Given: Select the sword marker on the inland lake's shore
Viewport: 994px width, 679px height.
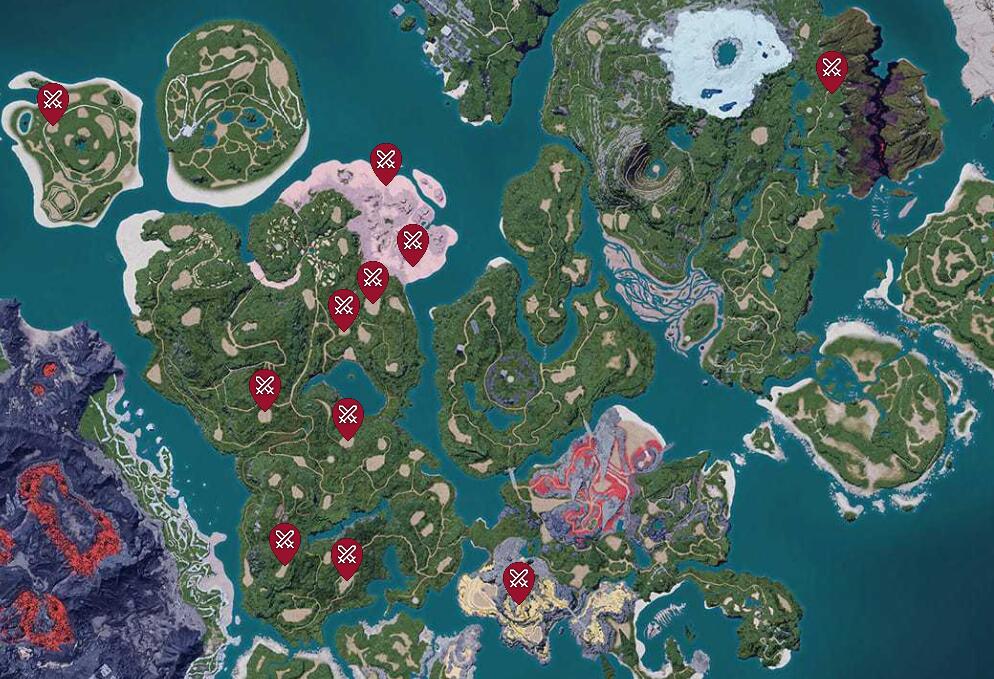Looking at the screenshot, I should [x=347, y=416].
